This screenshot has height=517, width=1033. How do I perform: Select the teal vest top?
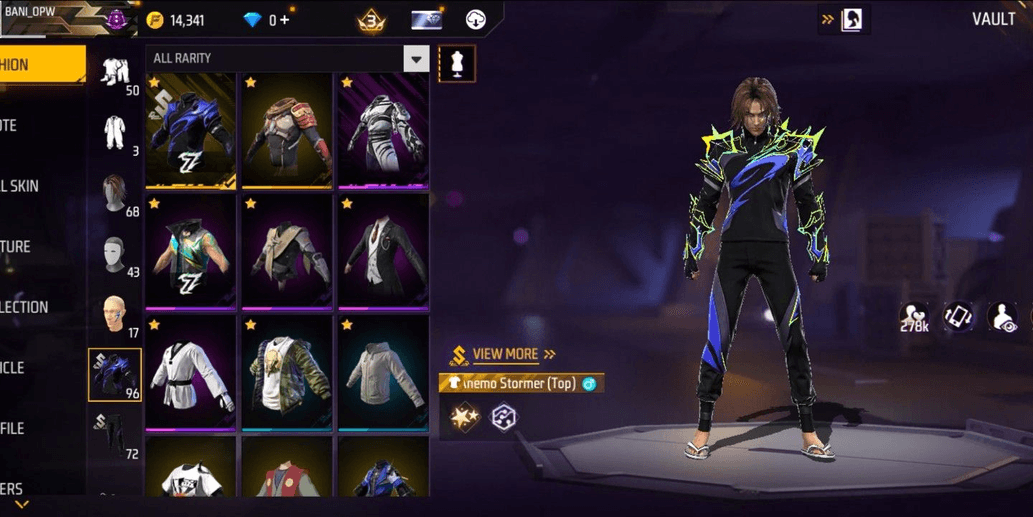click(191, 251)
